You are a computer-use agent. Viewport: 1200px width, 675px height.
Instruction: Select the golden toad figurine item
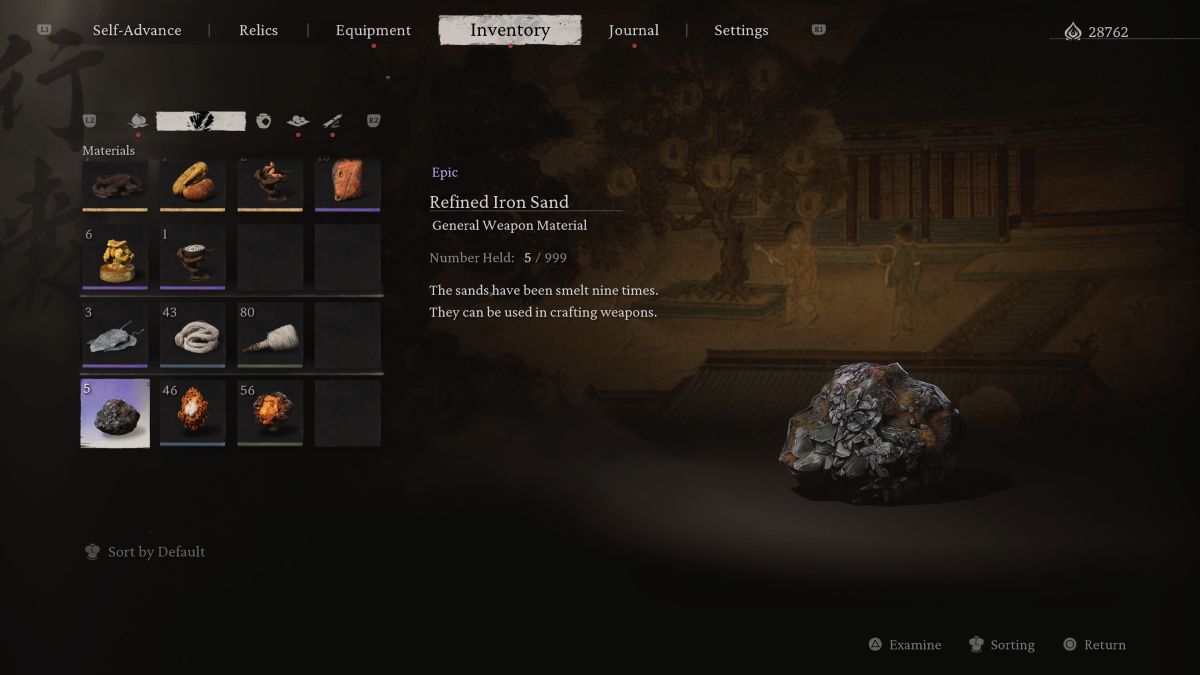115,257
